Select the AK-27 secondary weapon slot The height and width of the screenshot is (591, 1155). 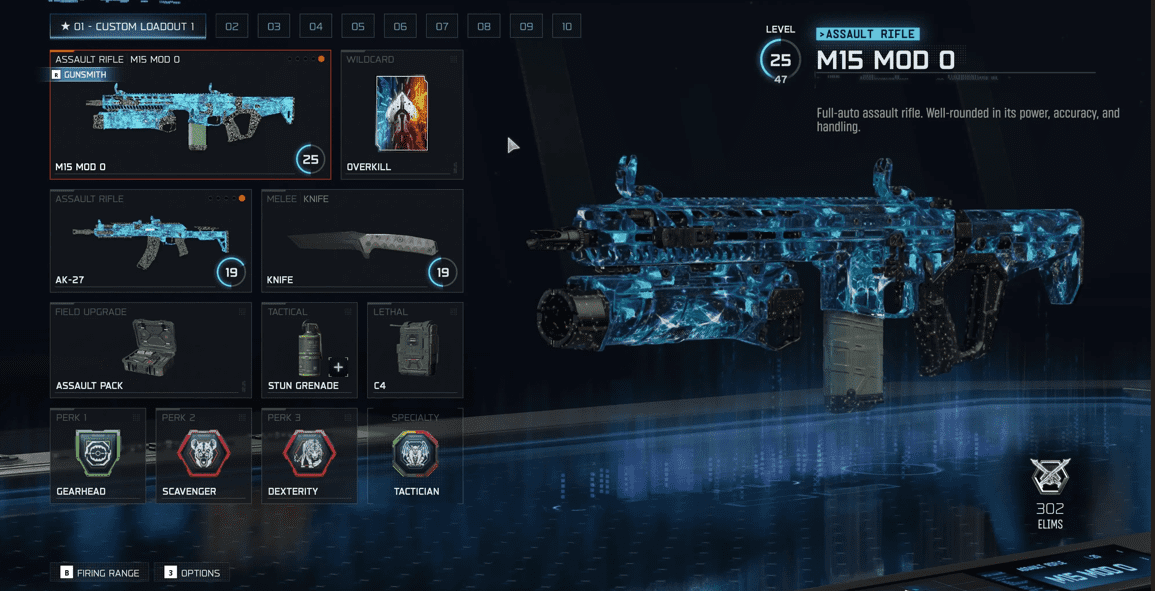(150, 241)
